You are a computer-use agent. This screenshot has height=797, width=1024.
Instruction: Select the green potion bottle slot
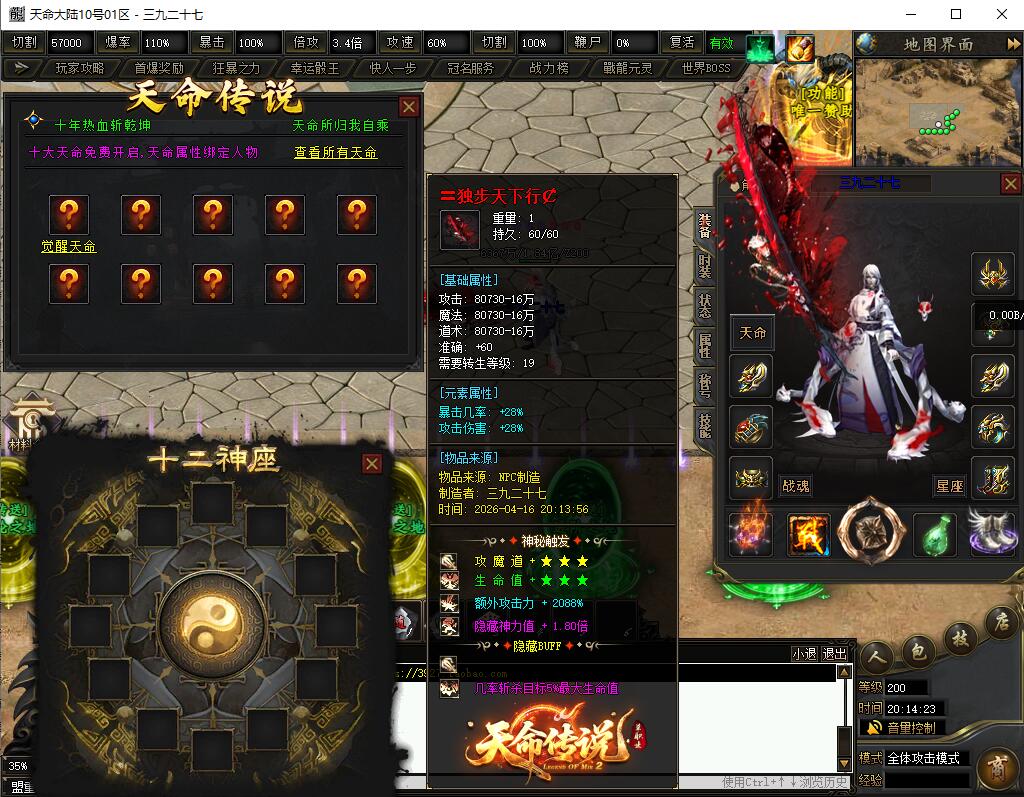934,533
